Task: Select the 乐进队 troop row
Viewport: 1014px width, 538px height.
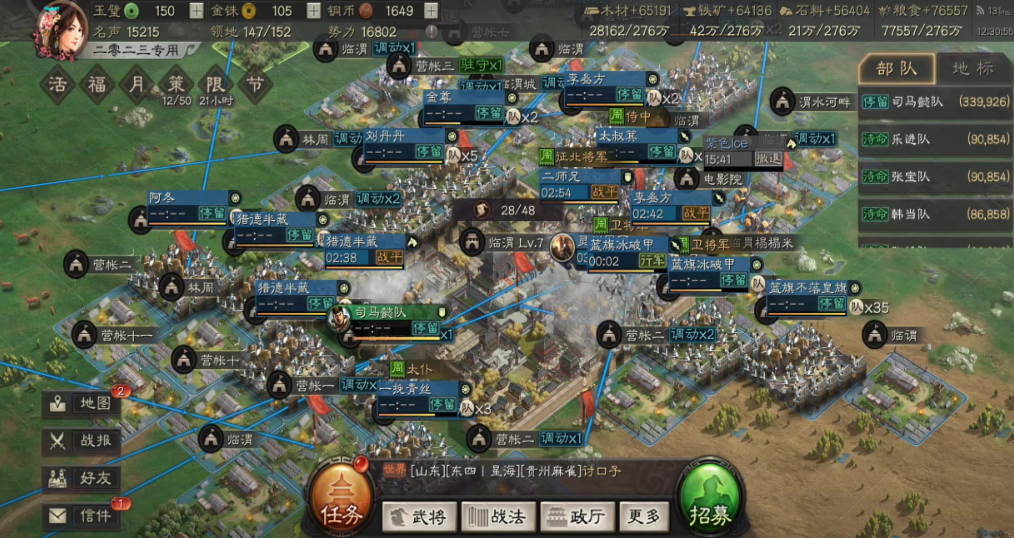Action: click(934, 139)
